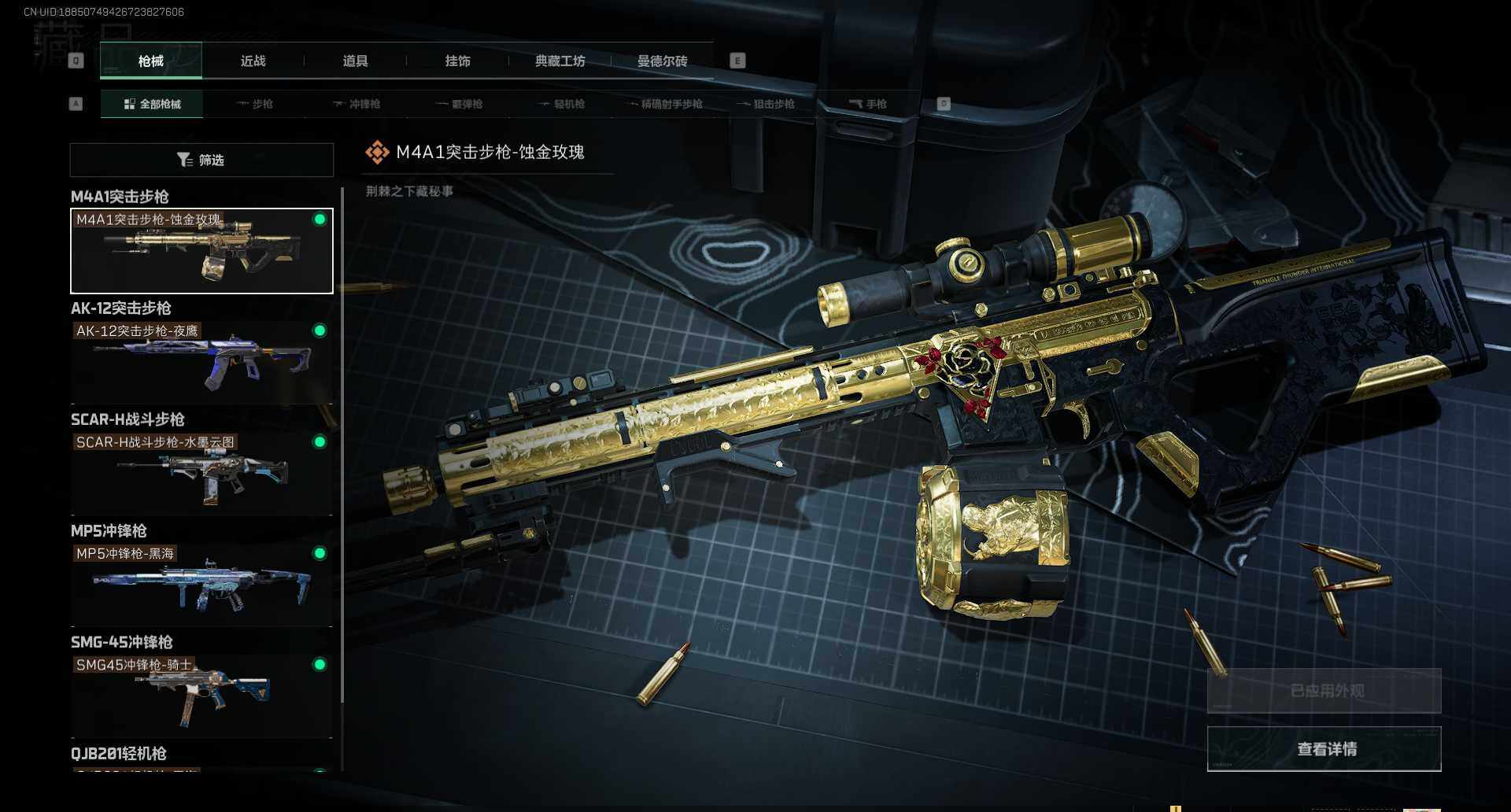This screenshot has width=1511, height=812.
Task: Select the 挂饰 charms tab
Action: point(457,61)
